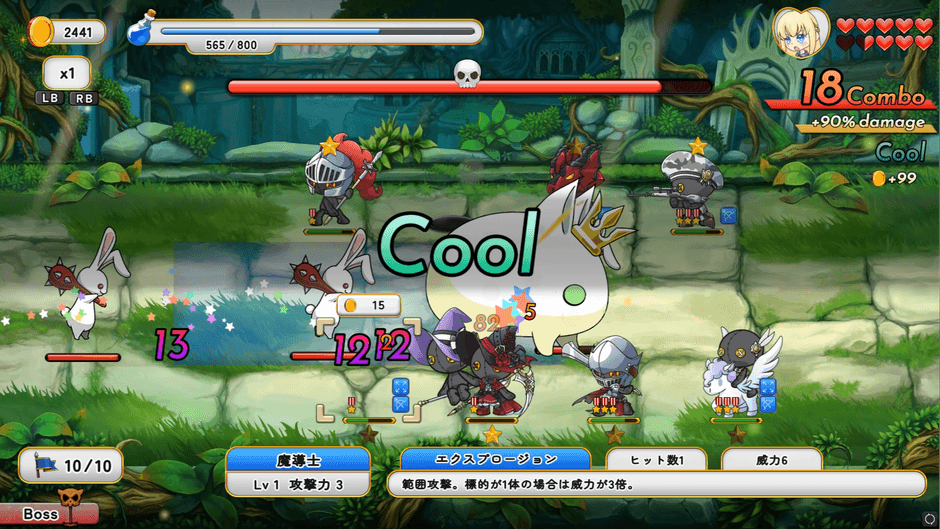Select the エクスプロージョン skill tab

pos(495,459)
